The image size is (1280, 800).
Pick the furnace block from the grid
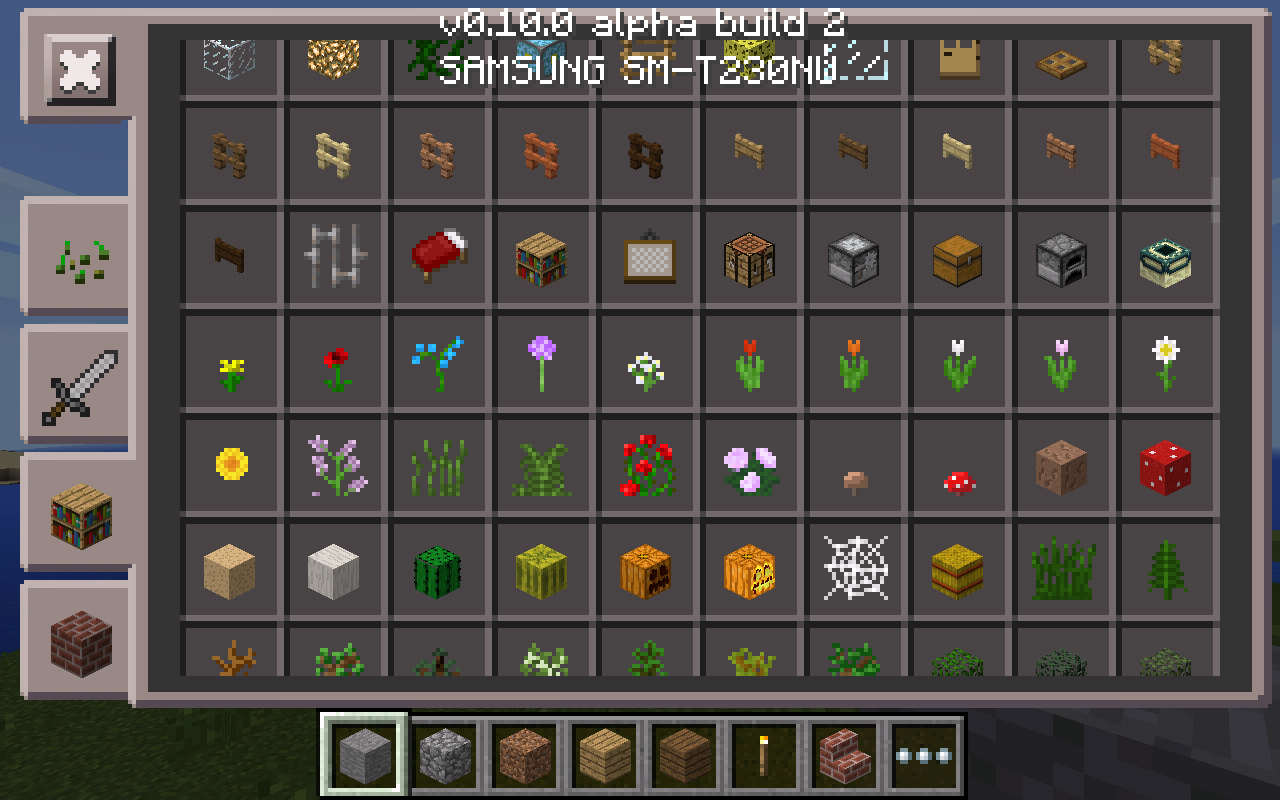coord(1063,258)
